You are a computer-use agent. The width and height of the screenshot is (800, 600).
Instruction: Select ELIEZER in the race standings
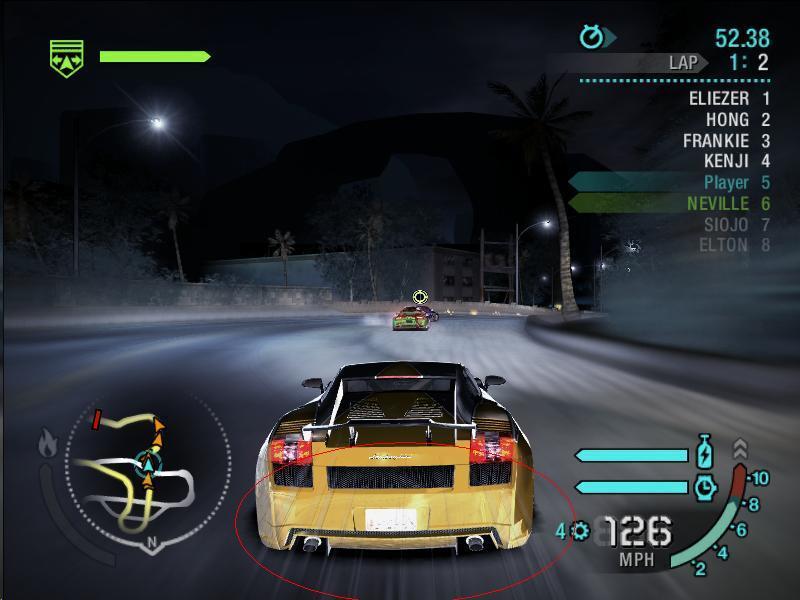pos(718,98)
